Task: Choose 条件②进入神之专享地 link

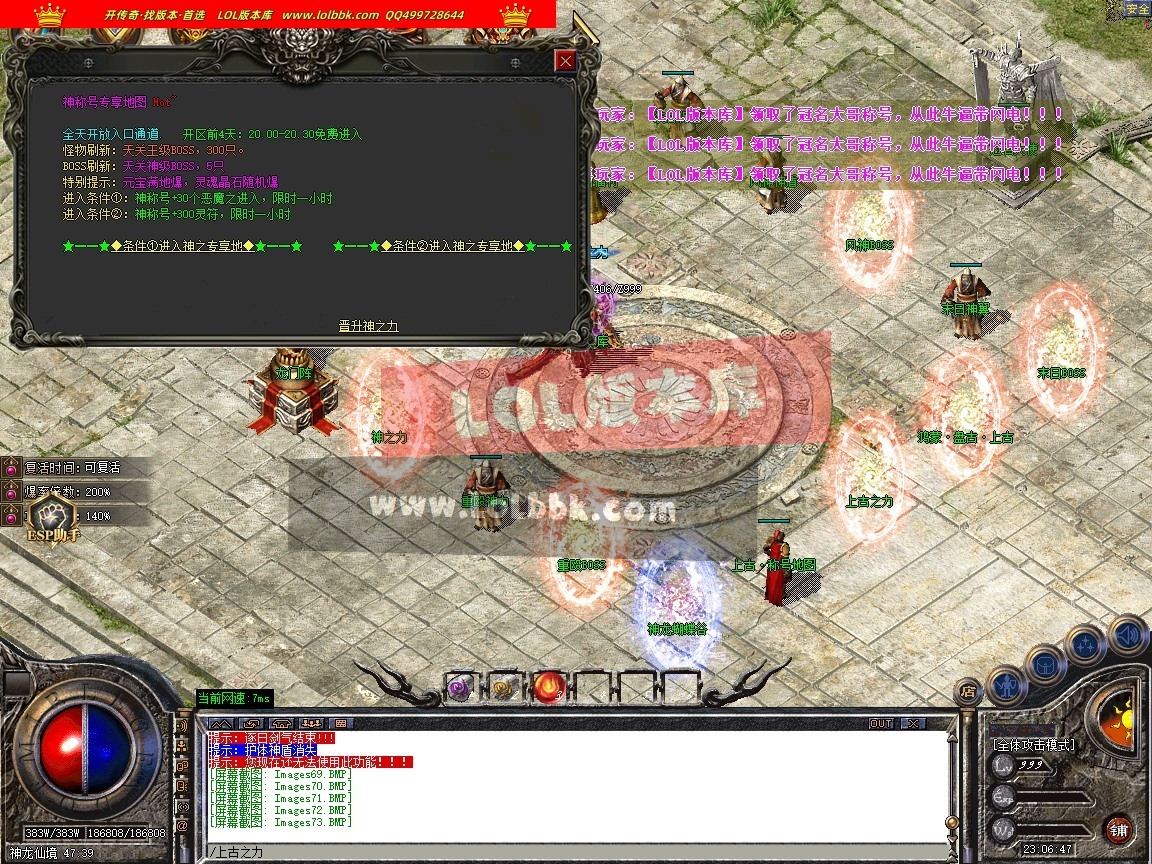Action: 452,246
